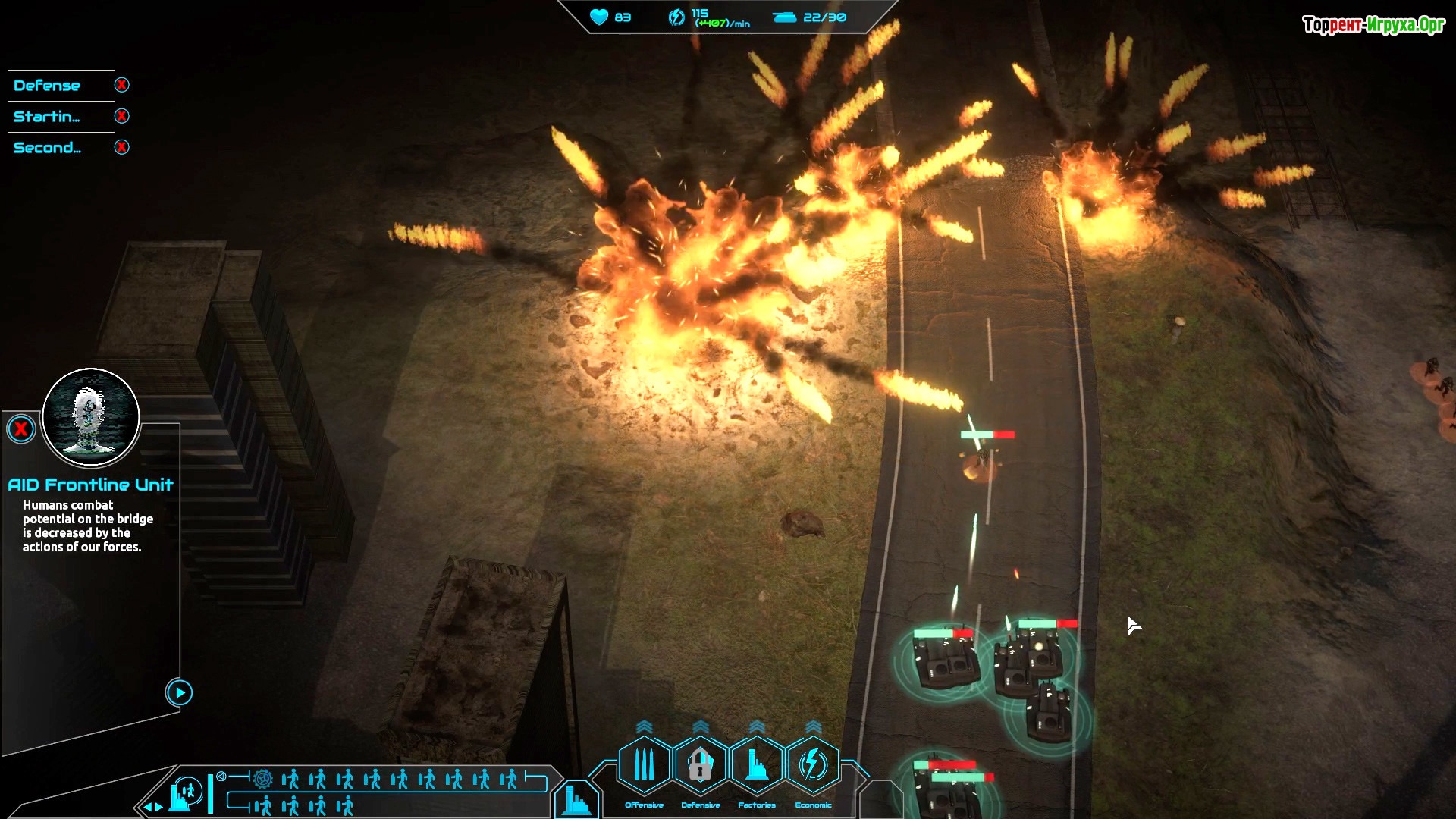Close the AID Frontline Unit message

21,429
